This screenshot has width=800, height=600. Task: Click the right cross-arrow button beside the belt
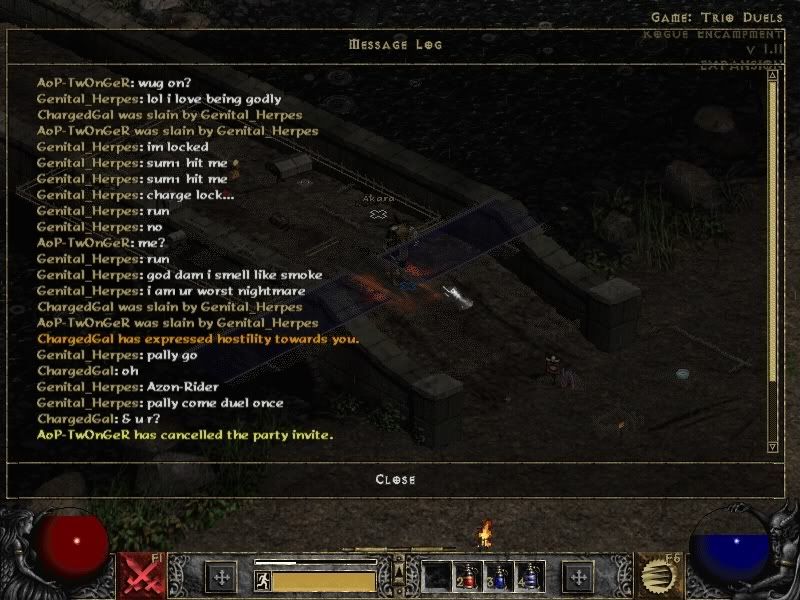(578, 577)
